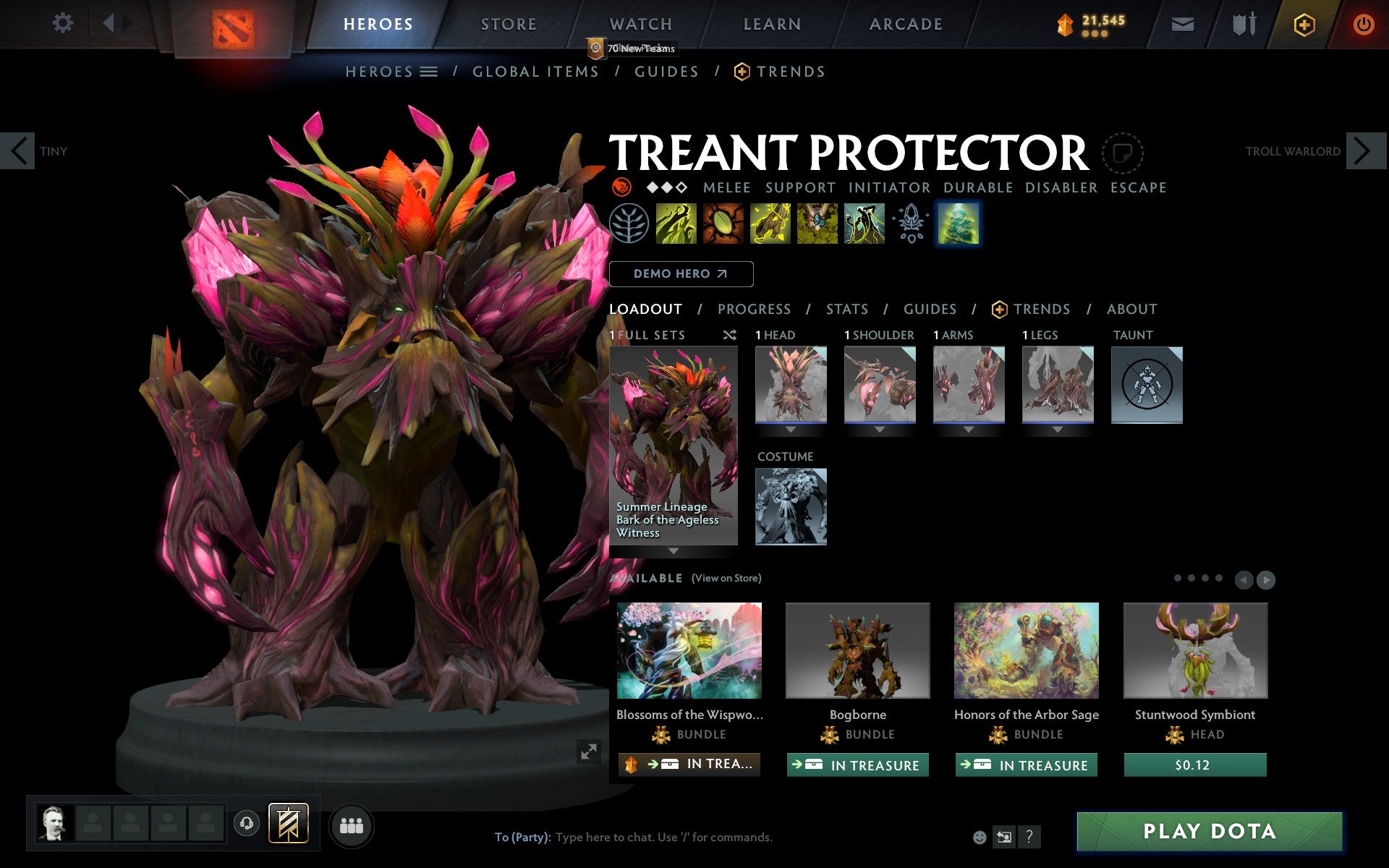Expand the Heroes hamburger menu
The height and width of the screenshot is (868, 1389).
[x=429, y=72]
